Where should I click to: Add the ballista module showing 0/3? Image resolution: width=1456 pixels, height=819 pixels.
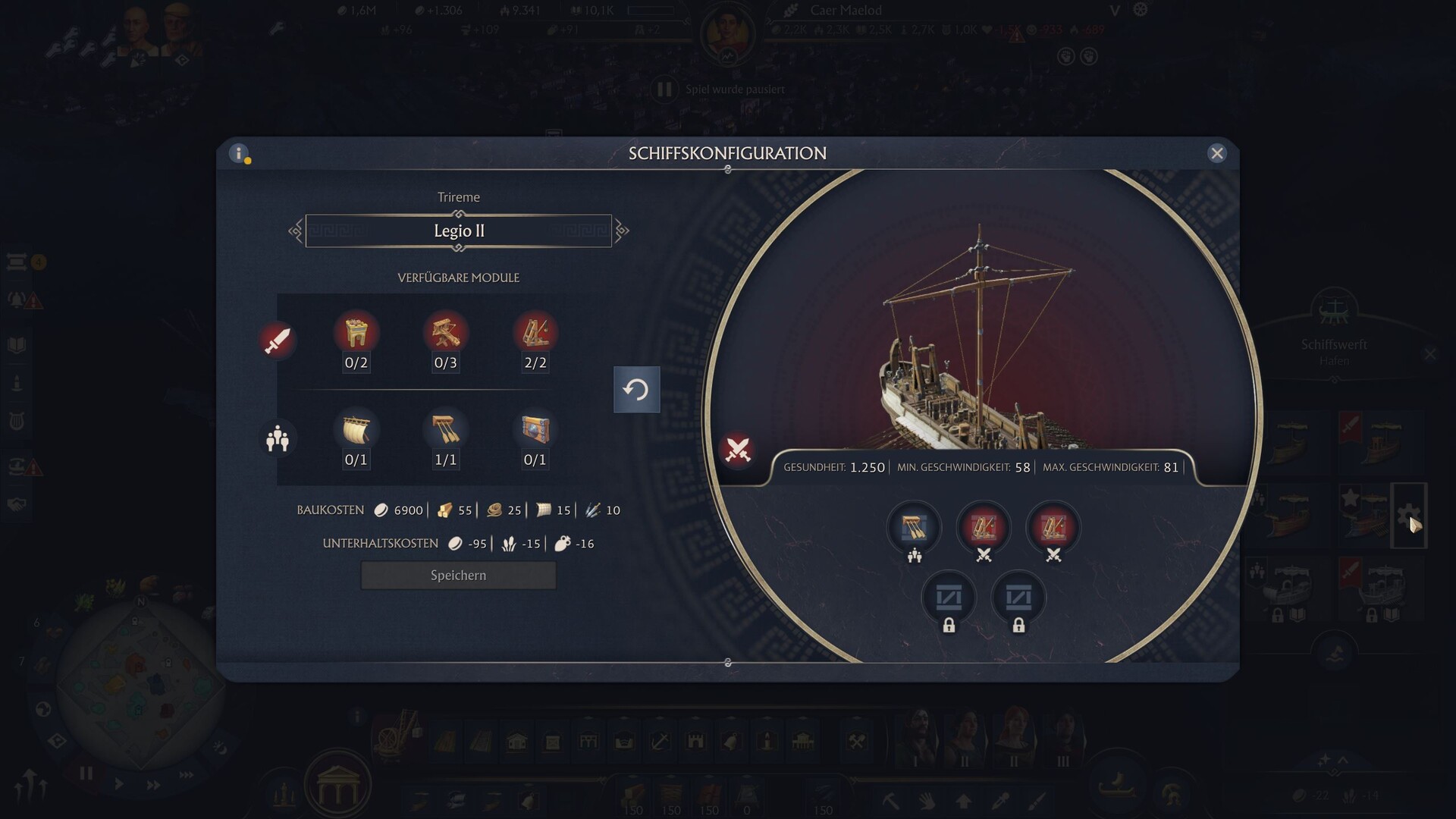(x=445, y=334)
